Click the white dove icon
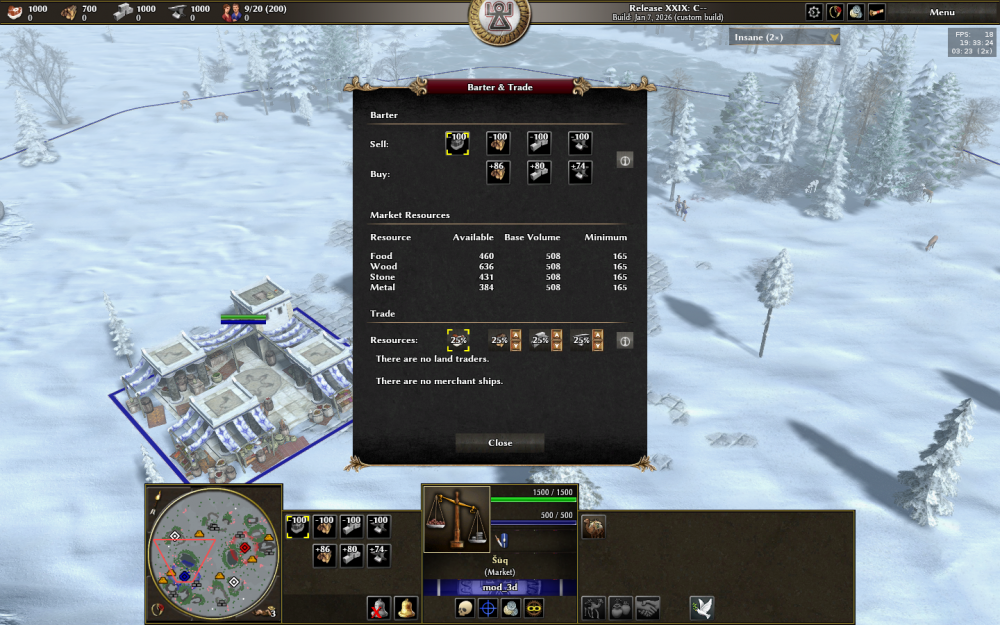Viewport: 1000px width, 625px height. pos(701,608)
